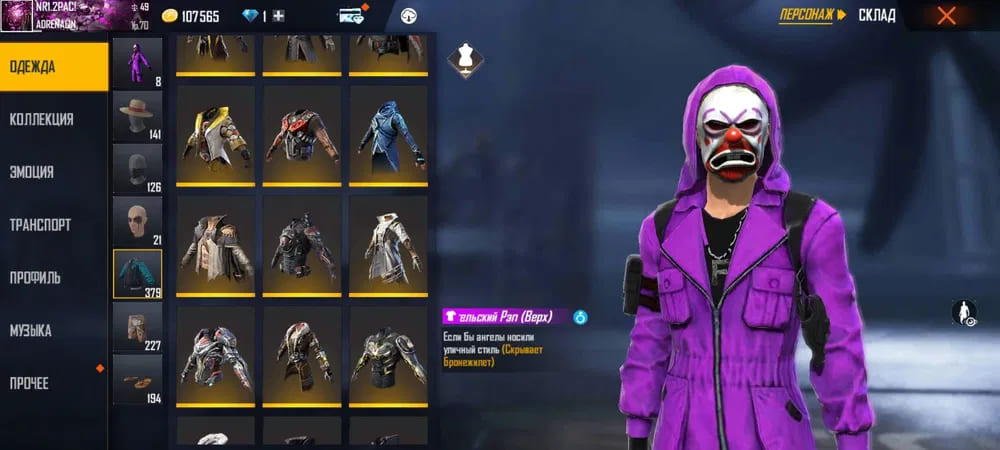Viewport: 1000px width, 450px height.
Task: Open the Эмоция emotes section
Action: click(x=54, y=172)
